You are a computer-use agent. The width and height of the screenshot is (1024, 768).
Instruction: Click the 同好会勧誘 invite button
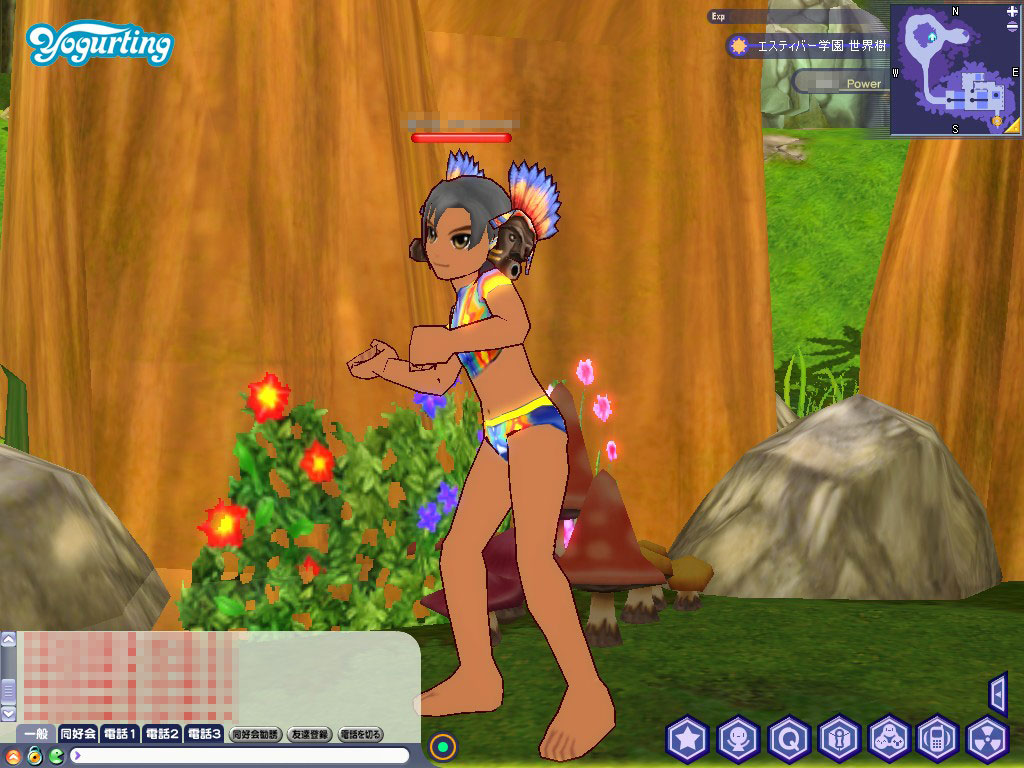(255, 734)
